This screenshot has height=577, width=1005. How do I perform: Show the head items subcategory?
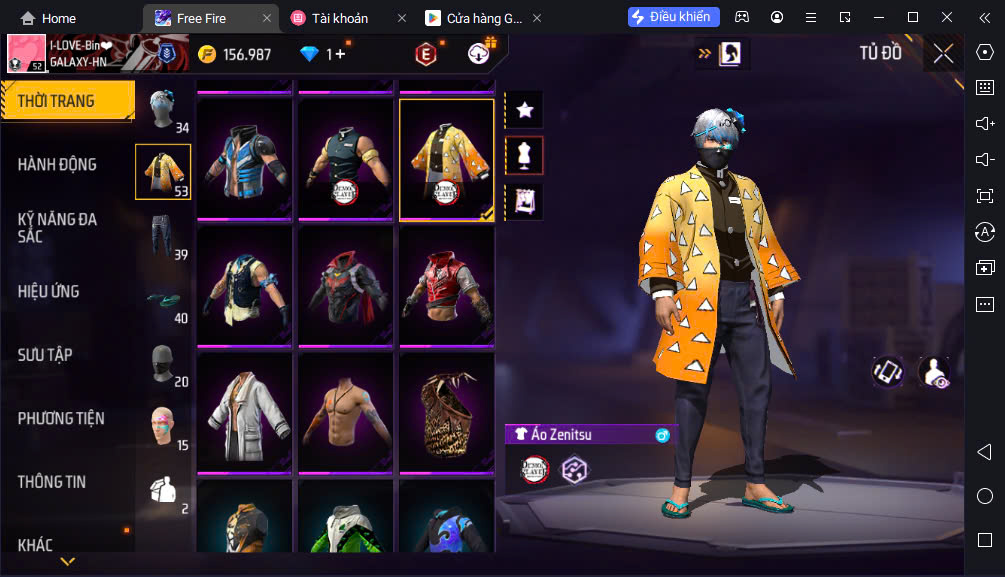tap(163, 108)
